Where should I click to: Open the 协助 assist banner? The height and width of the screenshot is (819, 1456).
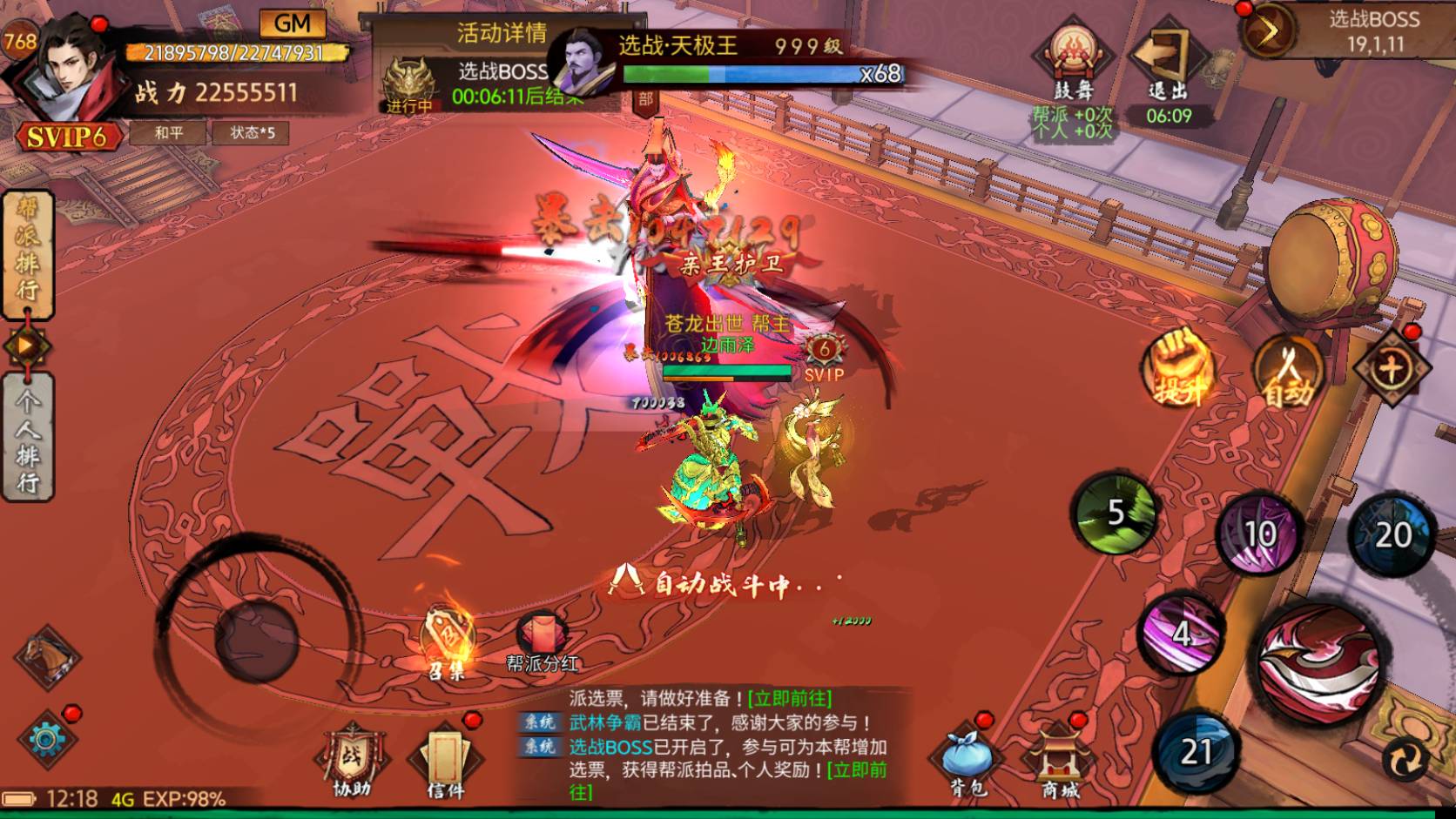352,763
